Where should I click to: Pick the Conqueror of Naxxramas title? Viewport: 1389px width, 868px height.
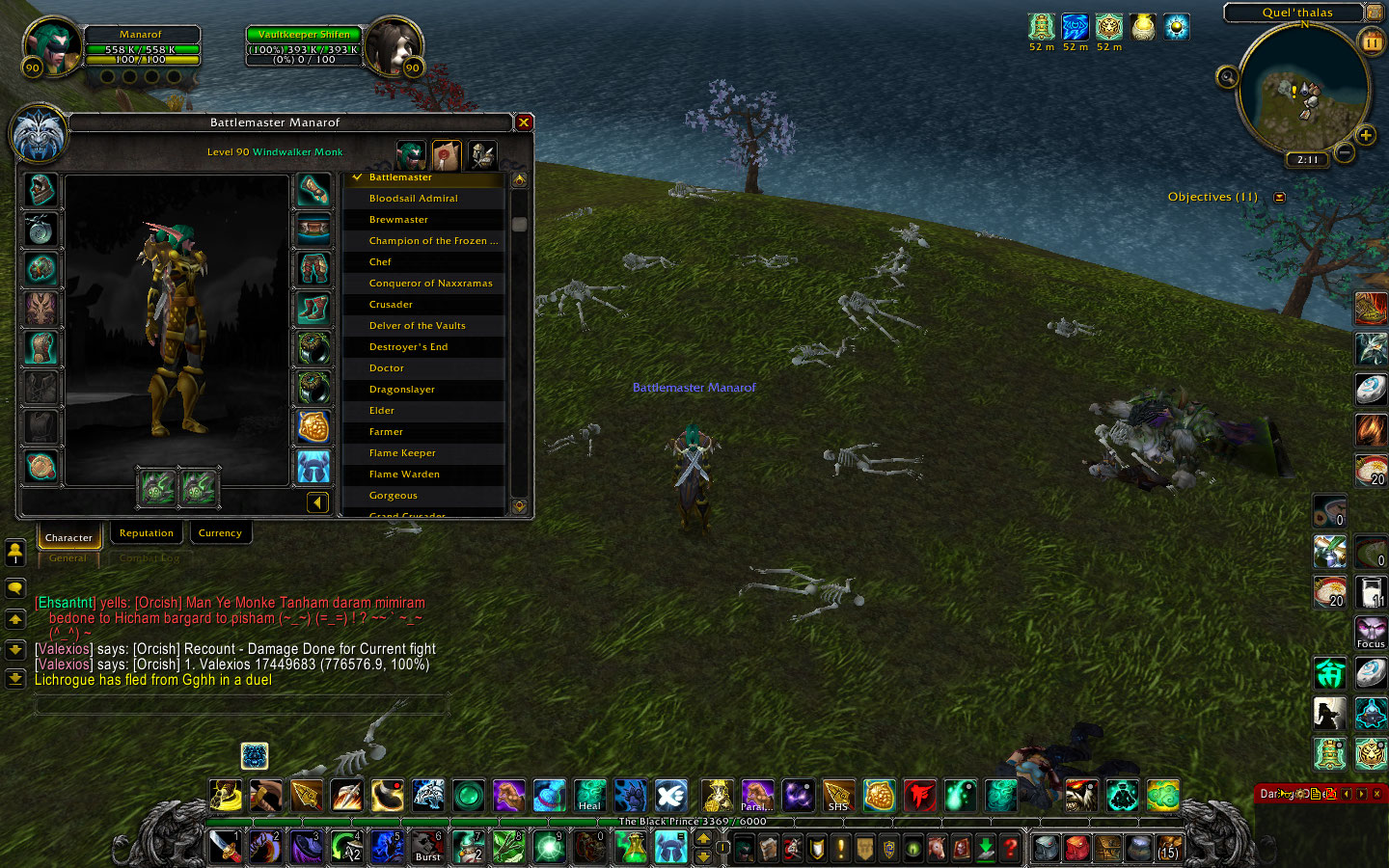[x=430, y=284]
